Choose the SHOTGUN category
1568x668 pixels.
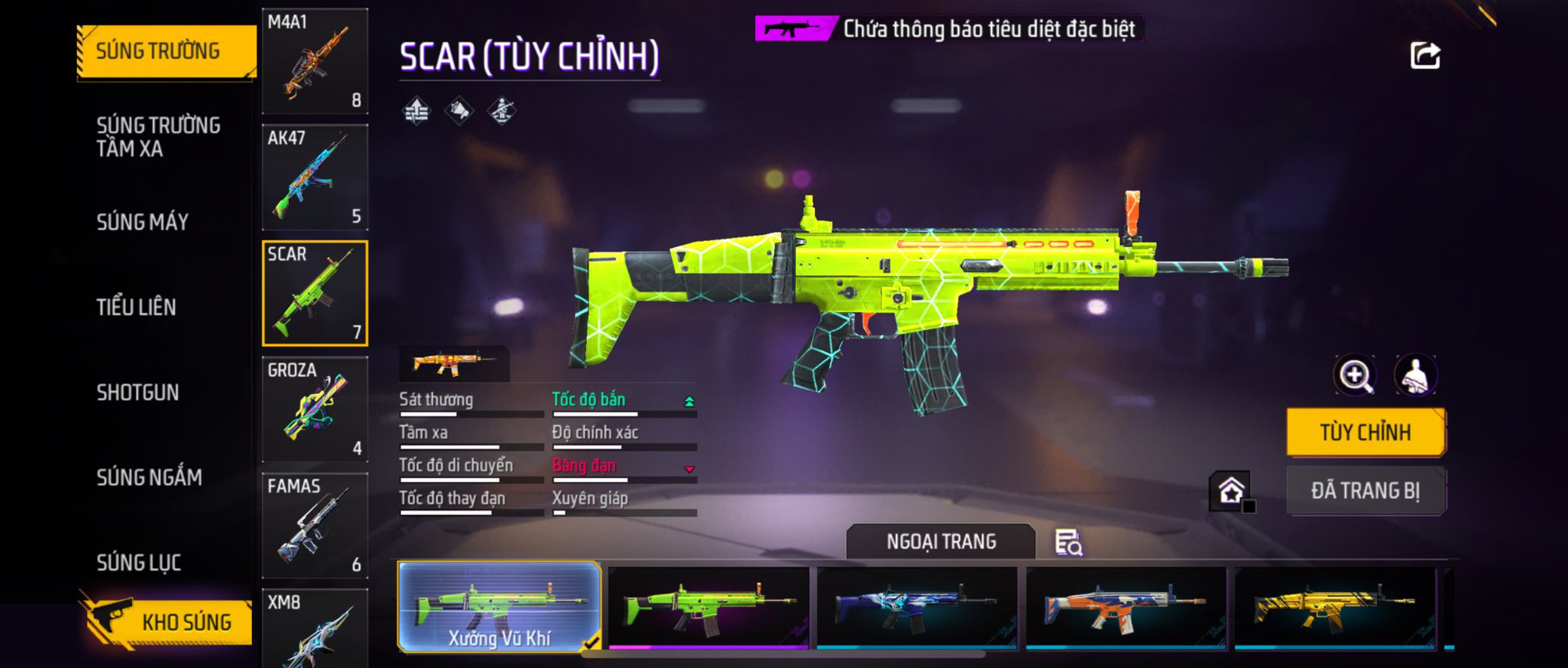pos(138,392)
